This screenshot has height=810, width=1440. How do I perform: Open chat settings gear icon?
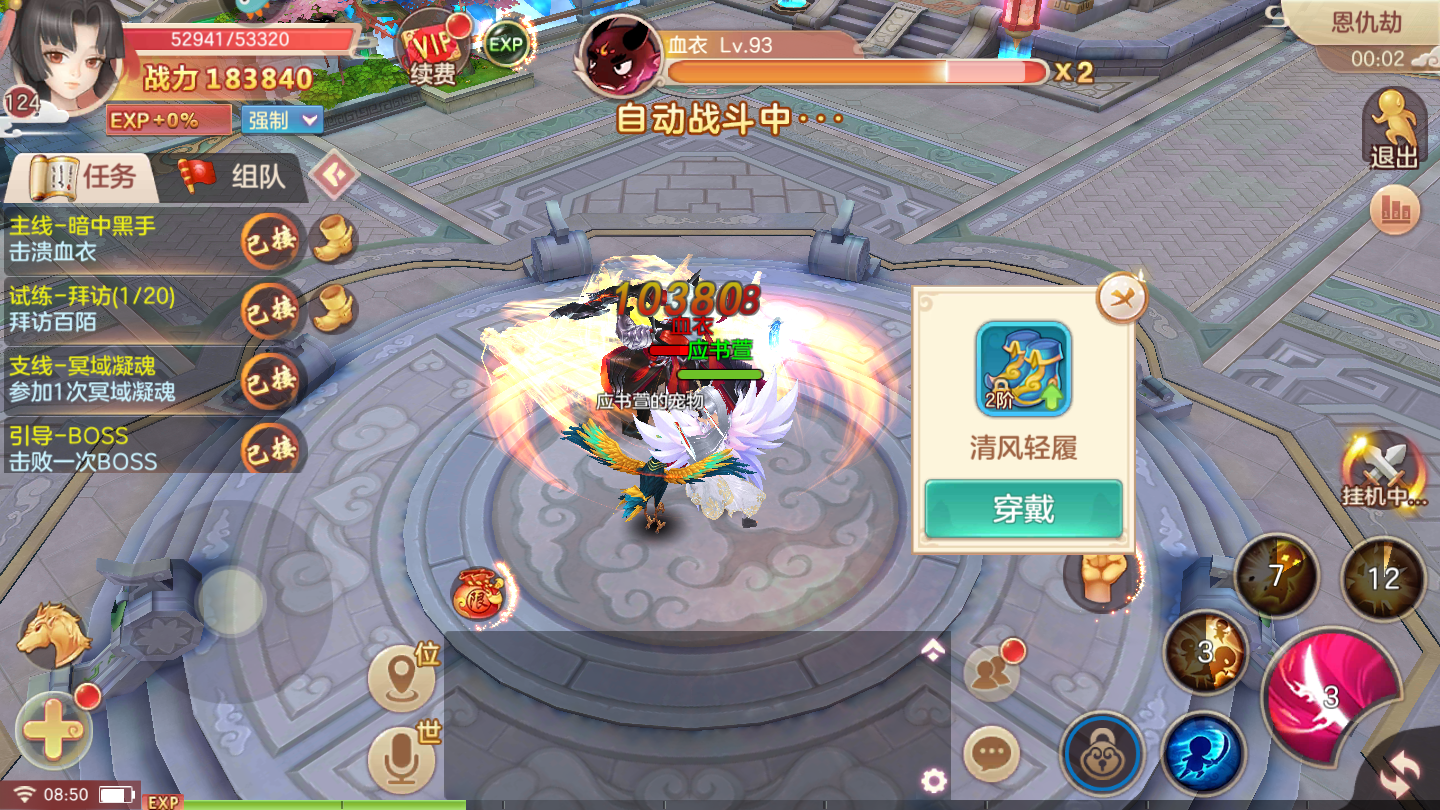(934, 781)
